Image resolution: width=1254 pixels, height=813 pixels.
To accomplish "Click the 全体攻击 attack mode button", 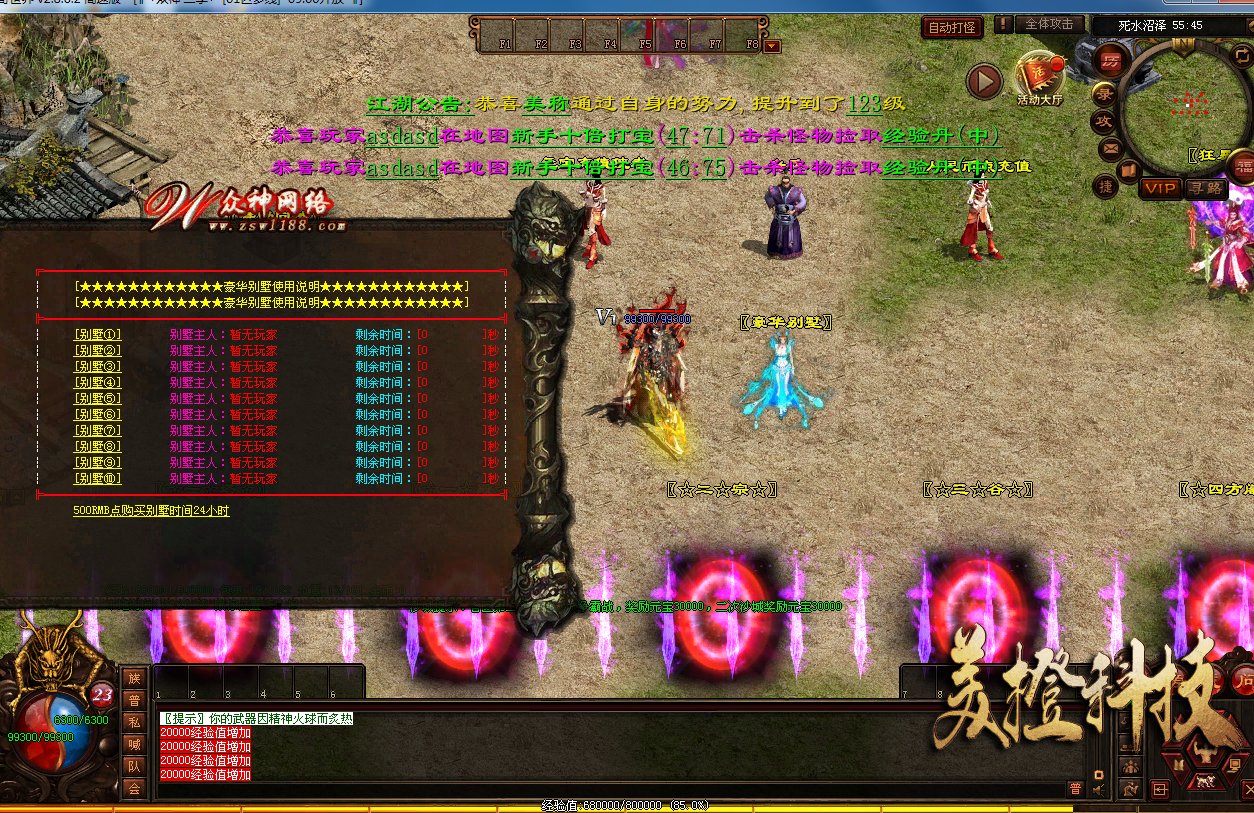I will click(1049, 24).
